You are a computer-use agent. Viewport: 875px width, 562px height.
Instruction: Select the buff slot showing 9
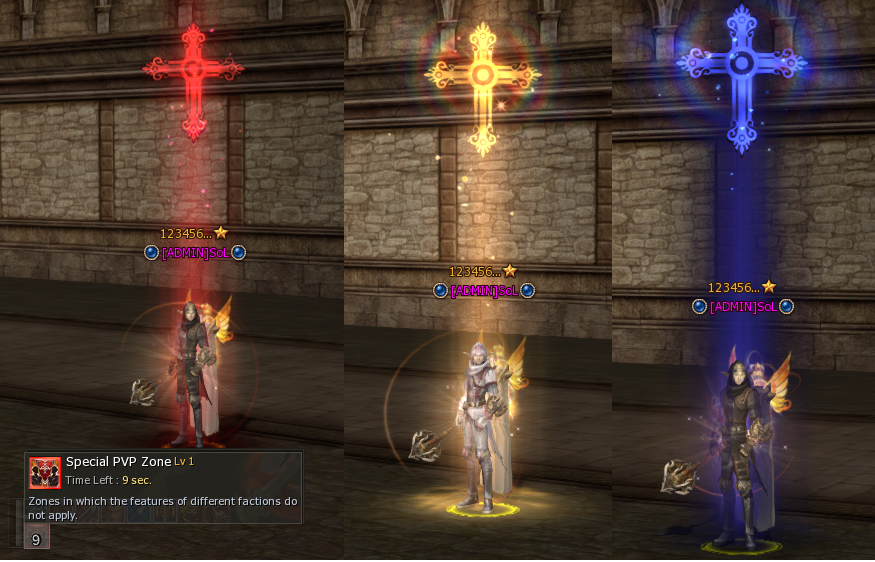[36, 539]
